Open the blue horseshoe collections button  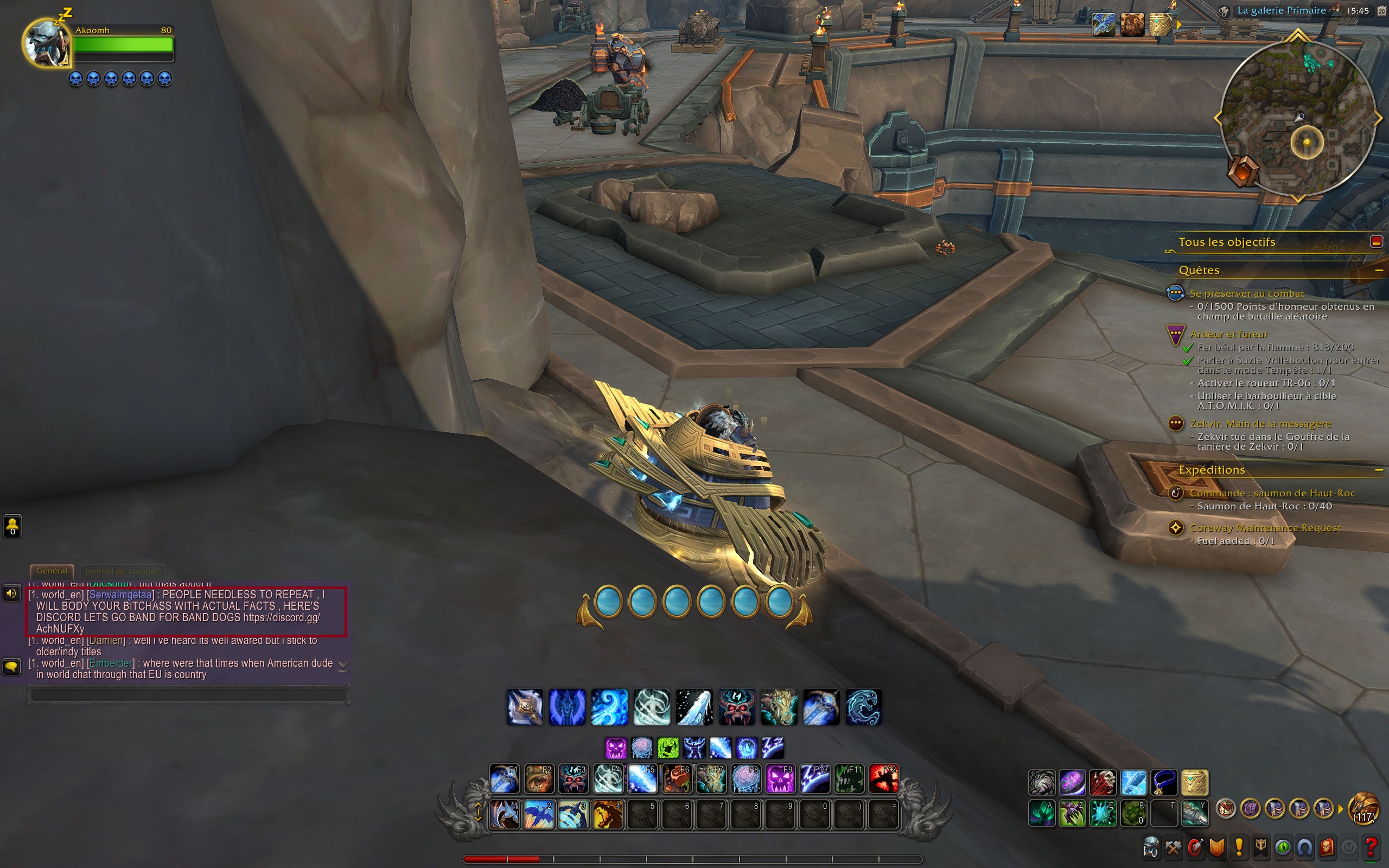tap(1304, 847)
